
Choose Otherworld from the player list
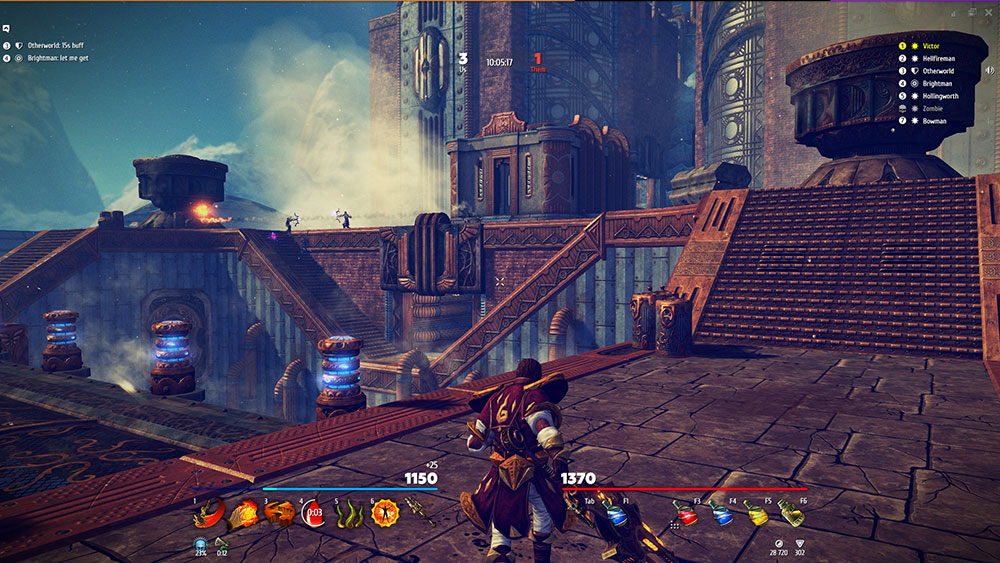[938, 71]
